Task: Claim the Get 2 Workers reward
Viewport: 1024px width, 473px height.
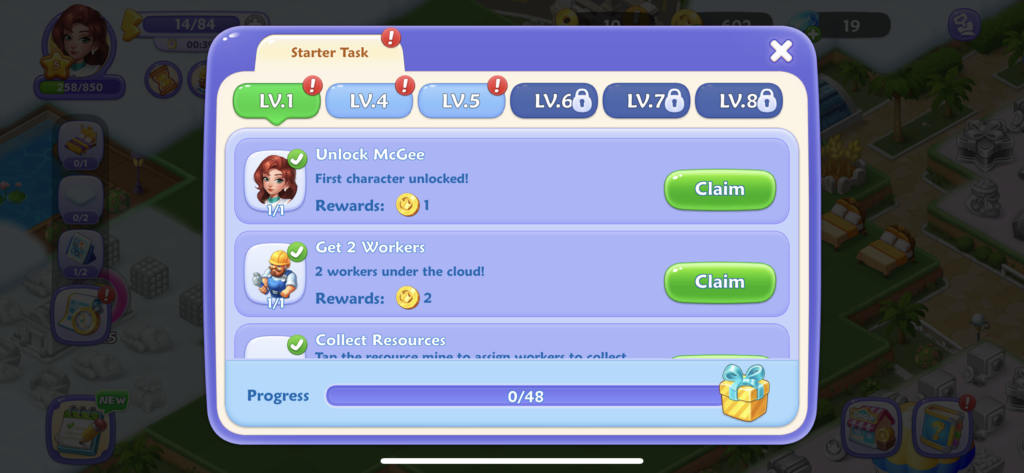Action: click(719, 282)
